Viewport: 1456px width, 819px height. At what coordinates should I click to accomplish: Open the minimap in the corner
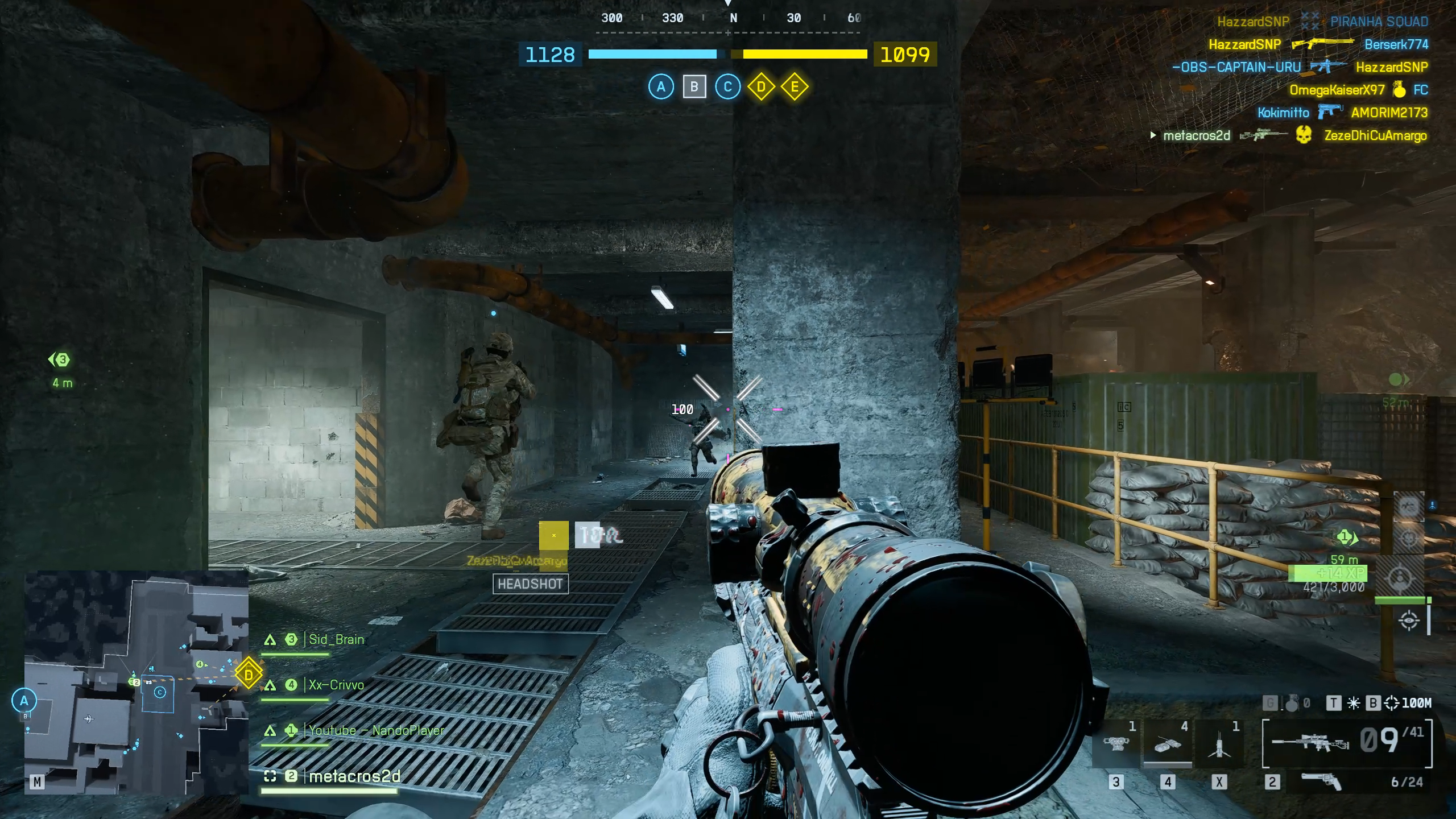coord(136,682)
